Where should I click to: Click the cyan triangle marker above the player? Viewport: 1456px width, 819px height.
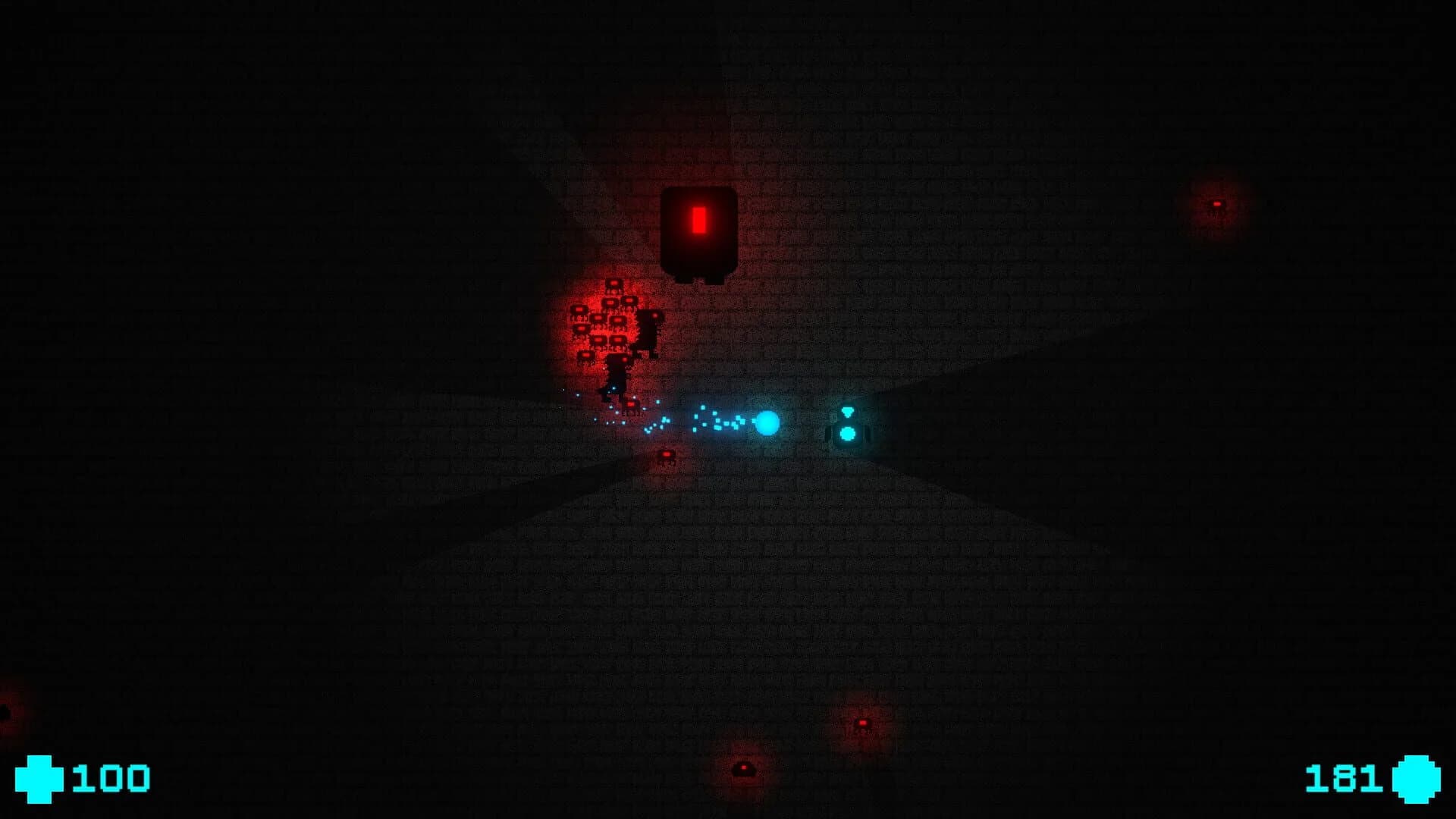coord(847,411)
